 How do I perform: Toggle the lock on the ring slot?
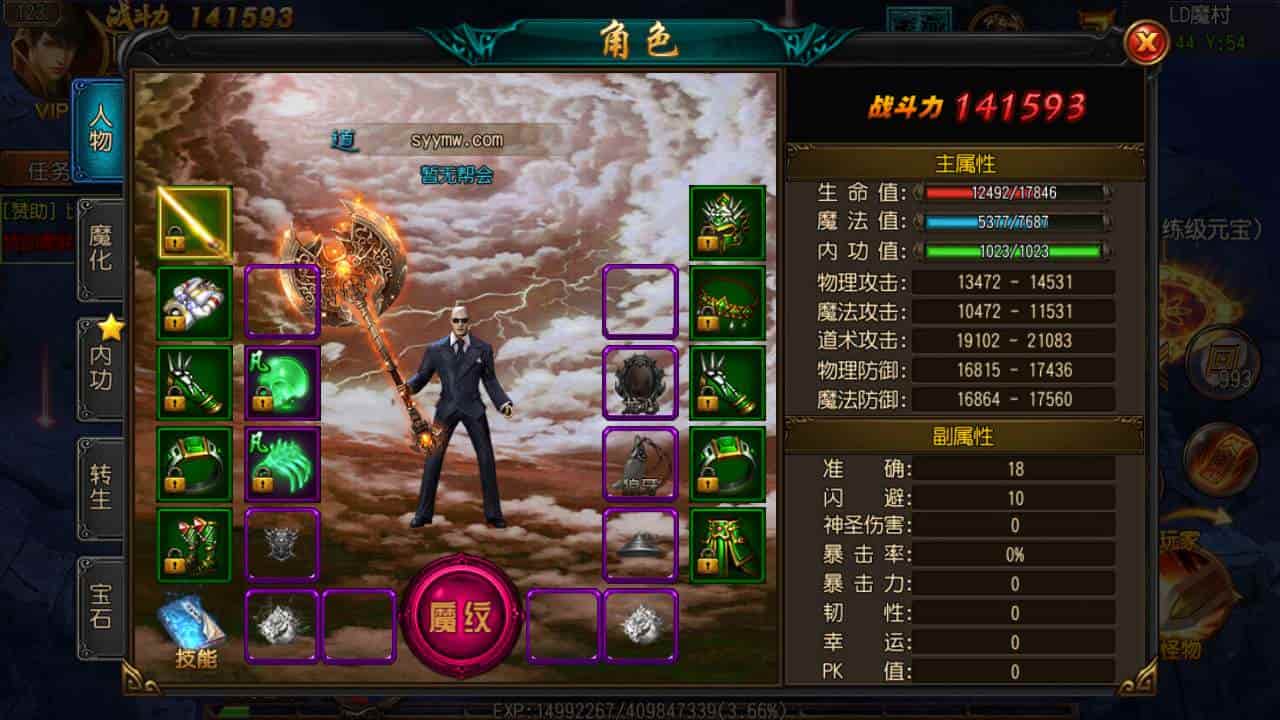pos(175,482)
